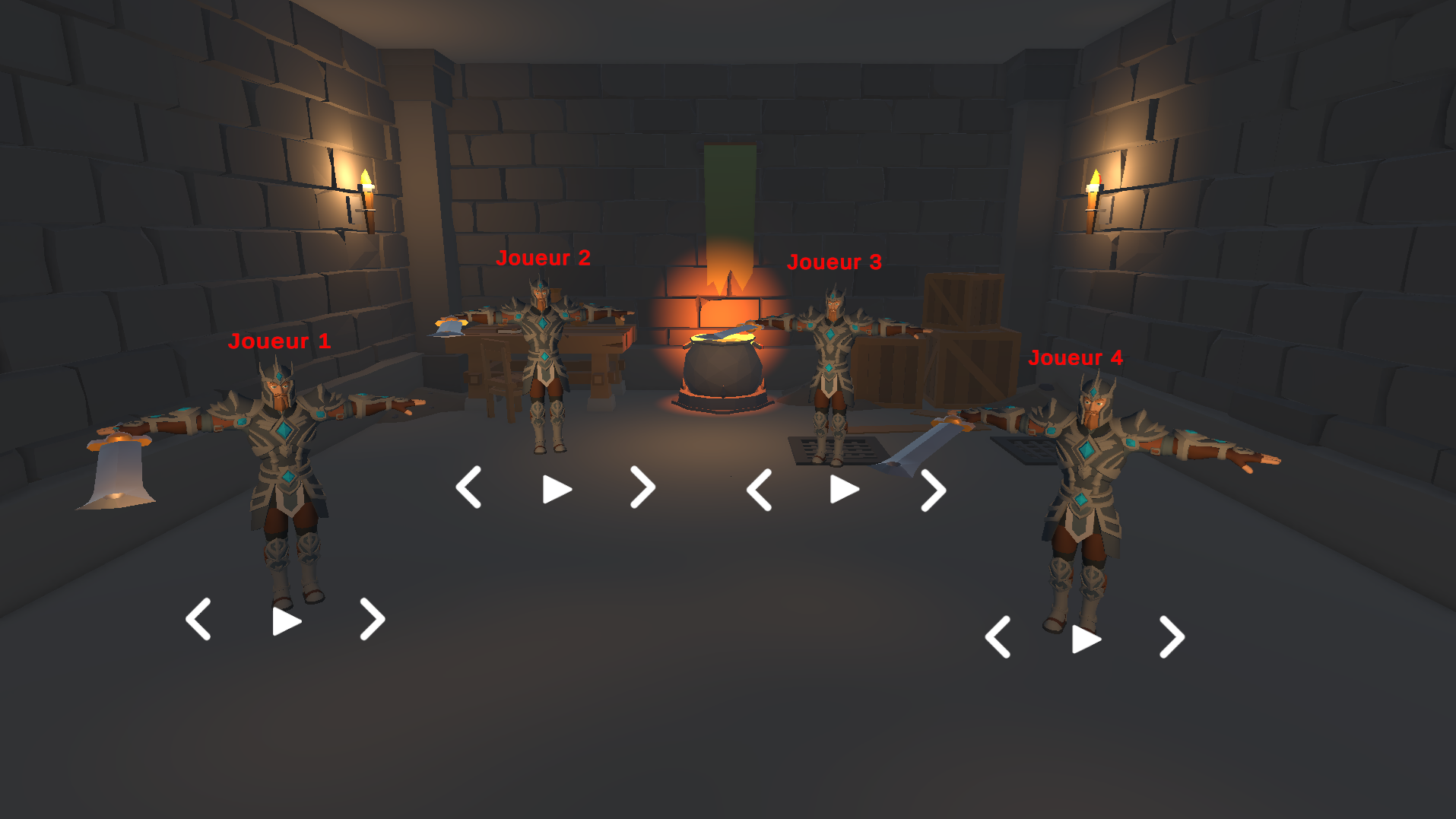The image size is (1456, 819).
Task: Click the right arrow for Joueur 2
Action: pyautogui.click(x=642, y=489)
